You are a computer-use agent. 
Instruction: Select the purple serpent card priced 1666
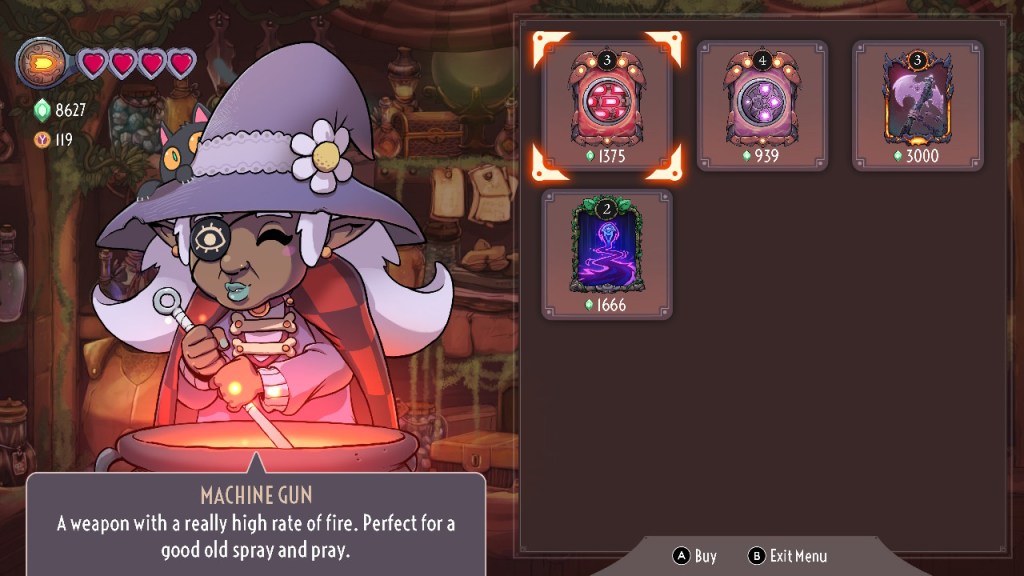[x=607, y=253]
